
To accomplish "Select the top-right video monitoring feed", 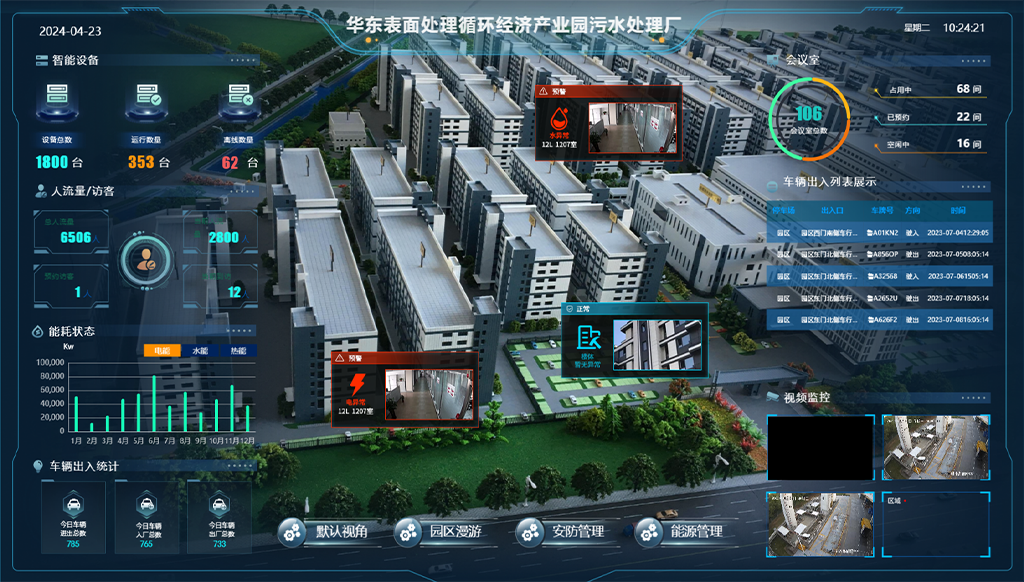I will (936, 445).
